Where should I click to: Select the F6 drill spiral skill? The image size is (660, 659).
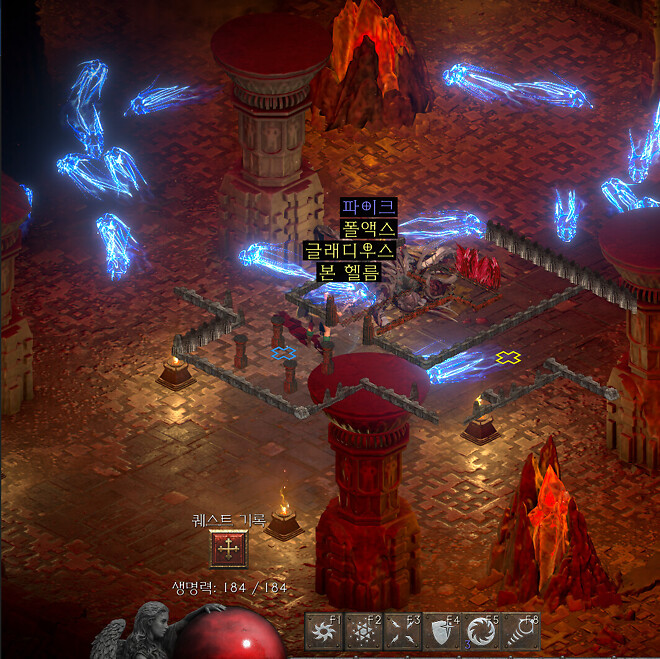[x=521, y=632]
